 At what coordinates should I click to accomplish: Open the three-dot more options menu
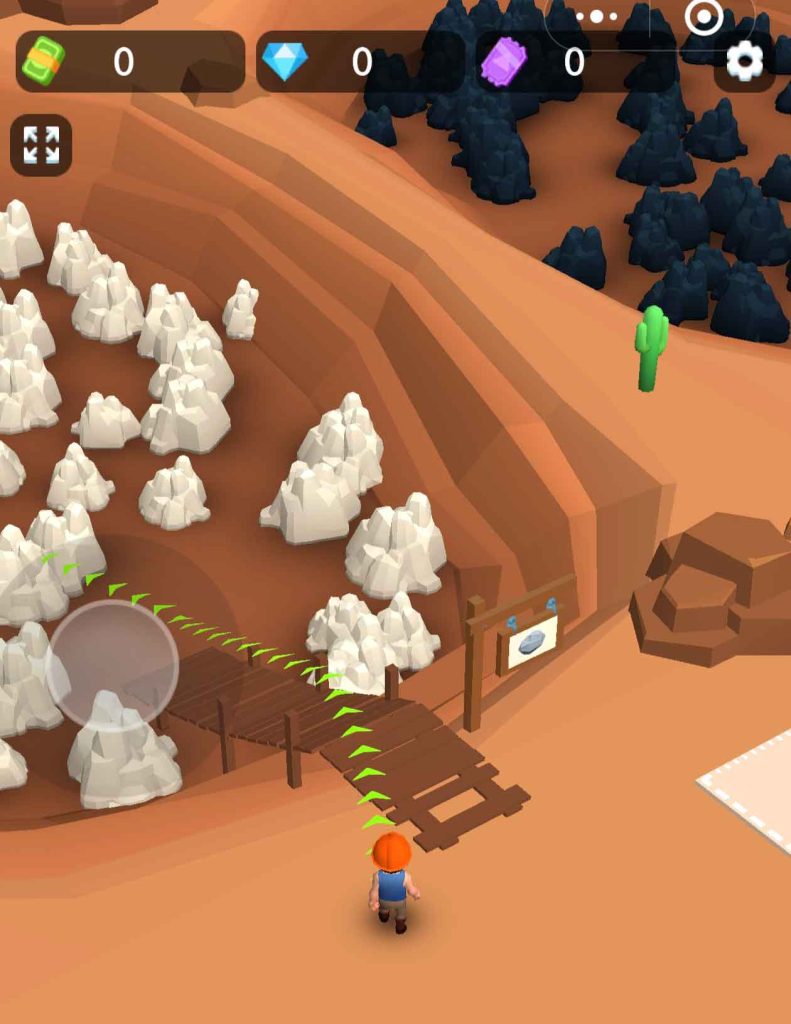pos(597,16)
